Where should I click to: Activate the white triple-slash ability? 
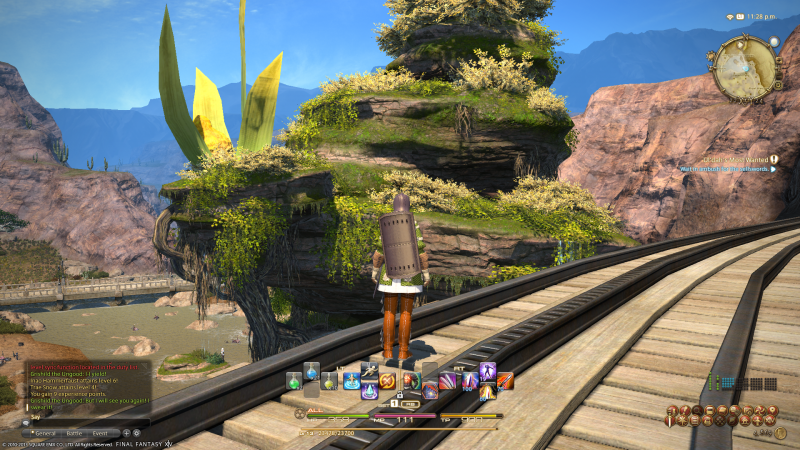447,381
